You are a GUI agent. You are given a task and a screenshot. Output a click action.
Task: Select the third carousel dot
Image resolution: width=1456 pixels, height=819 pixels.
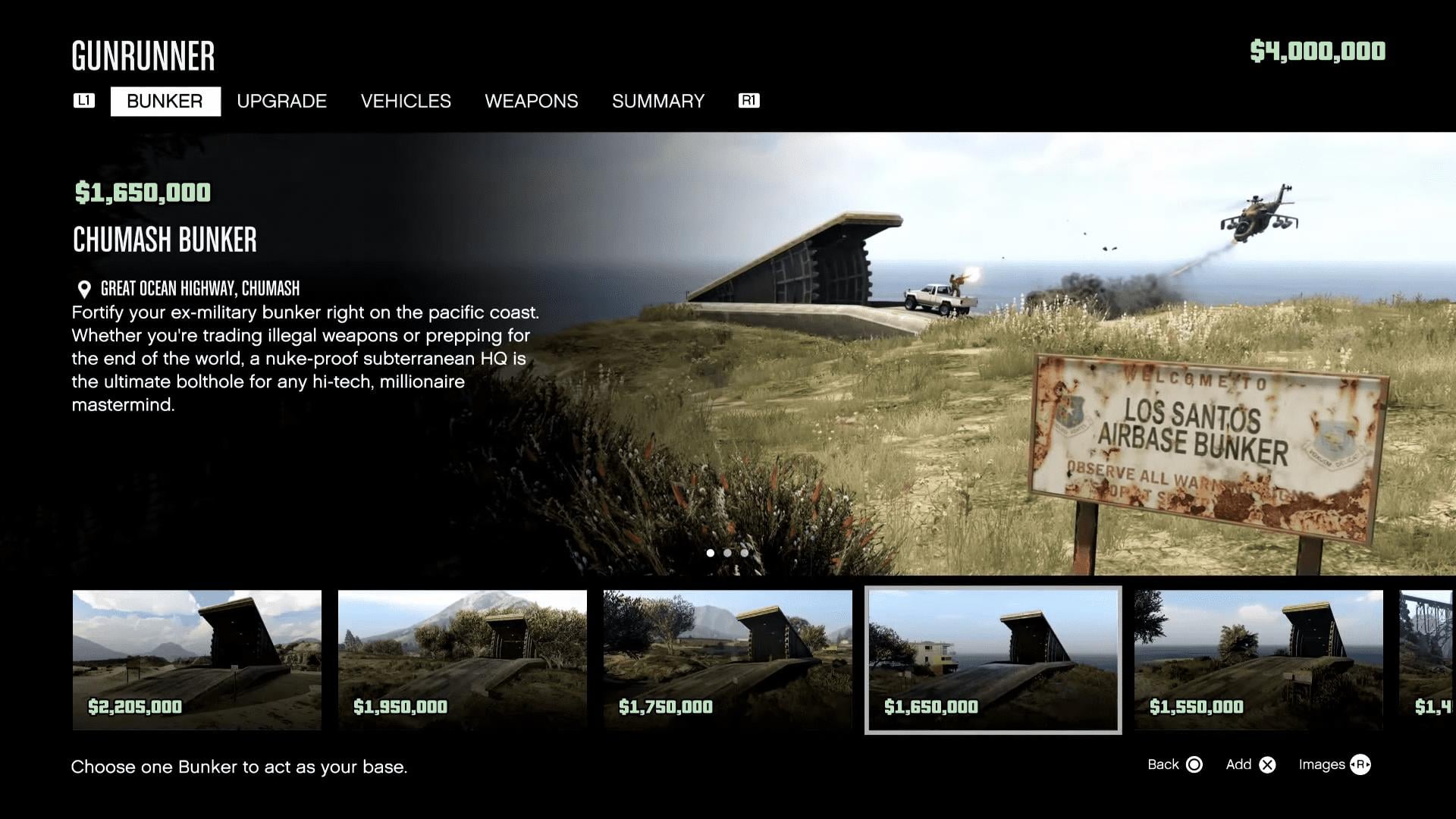[744, 553]
